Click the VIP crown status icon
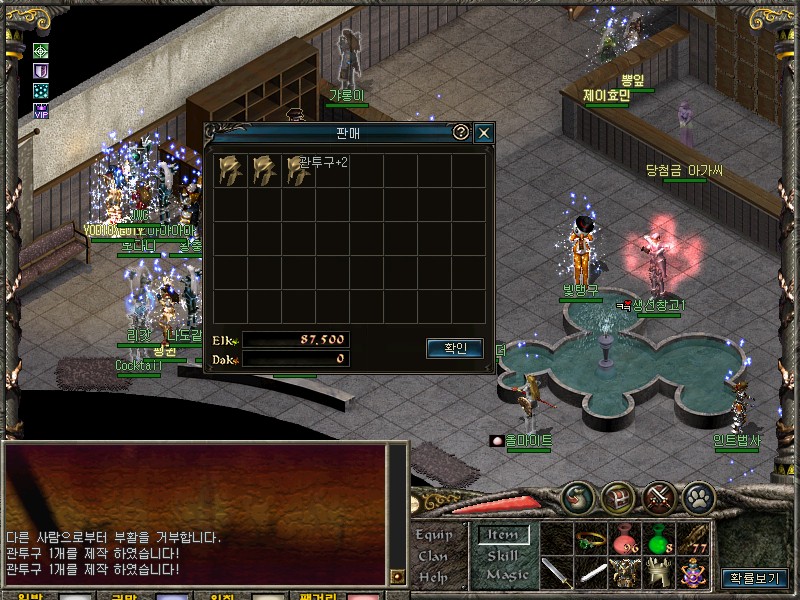This screenshot has width=800, height=600. pyautogui.click(x=41, y=110)
